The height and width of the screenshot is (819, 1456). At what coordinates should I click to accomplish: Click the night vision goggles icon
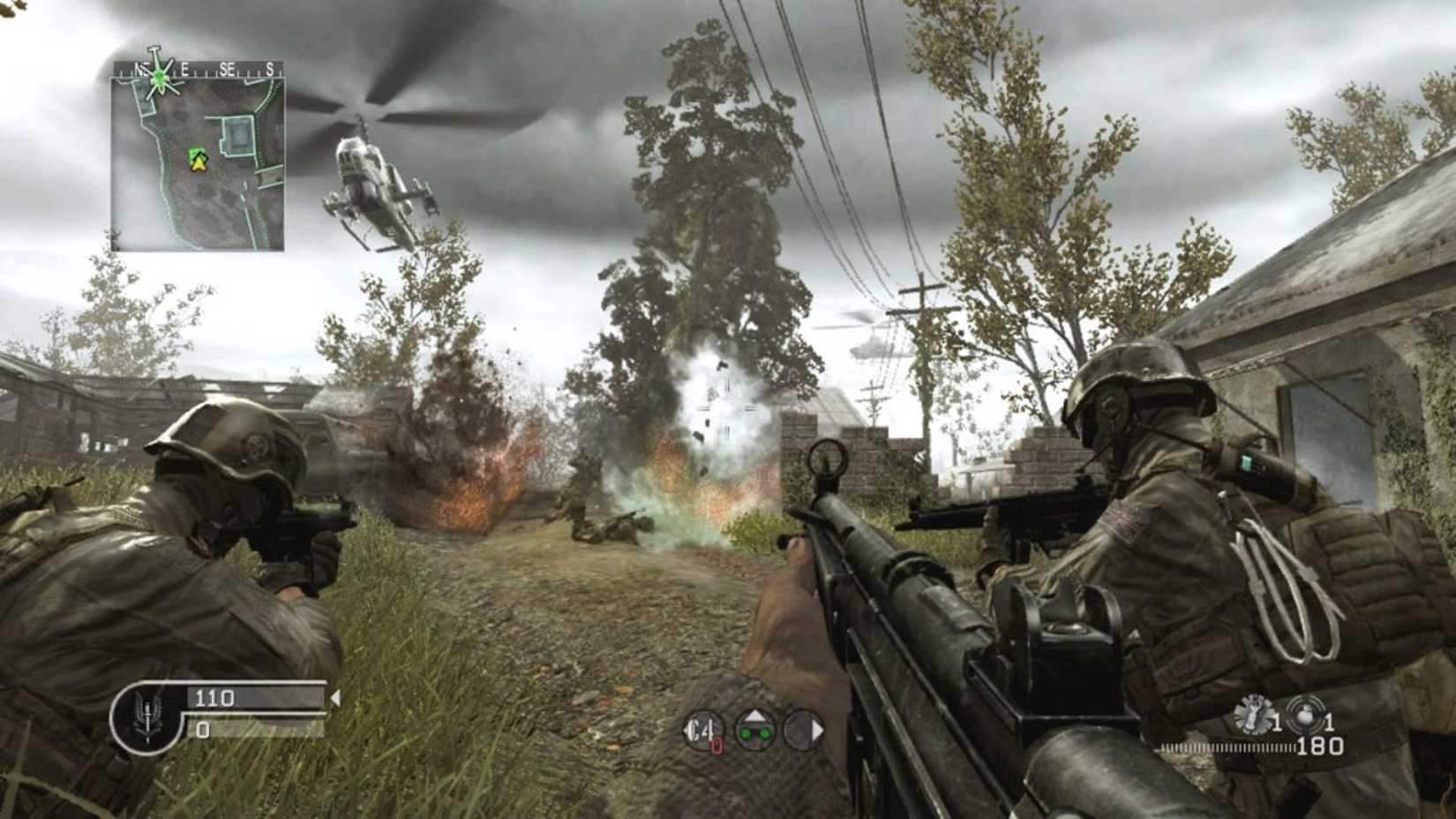click(x=756, y=733)
